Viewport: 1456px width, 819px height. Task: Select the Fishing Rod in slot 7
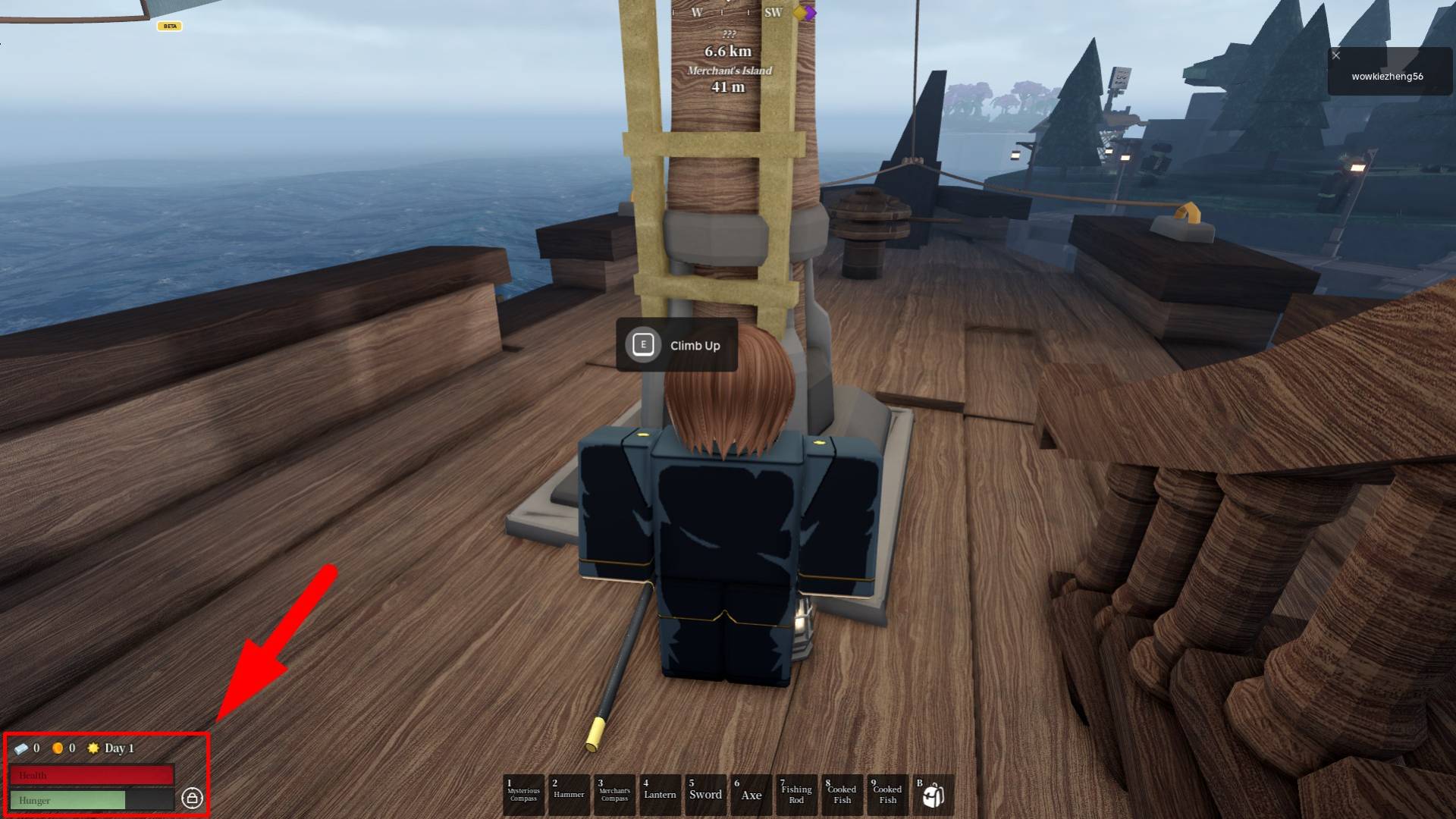tap(797, 794)
